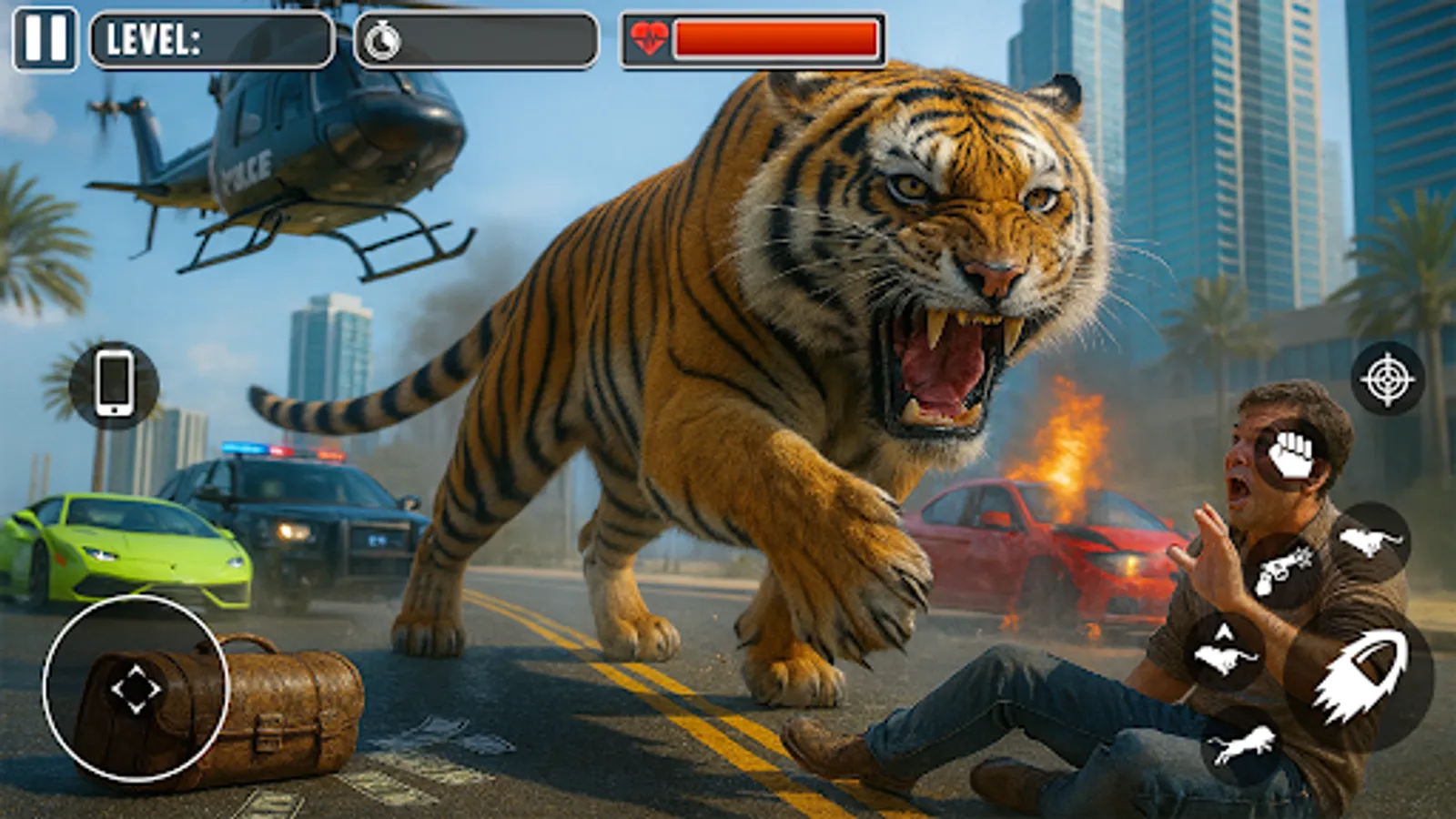The width and height of the screenshot is (1456, 819).
Task: Select the fist punch attack
Action: [1290, 454]
